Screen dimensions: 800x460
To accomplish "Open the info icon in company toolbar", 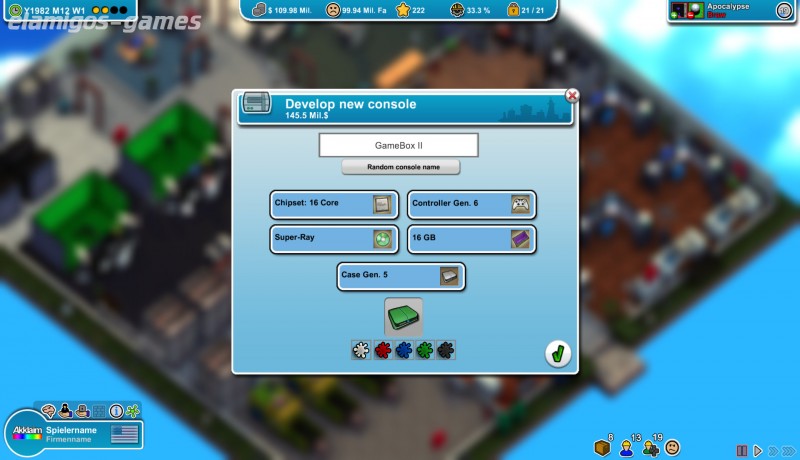I will pyautogui.click(x=116, y=411).
